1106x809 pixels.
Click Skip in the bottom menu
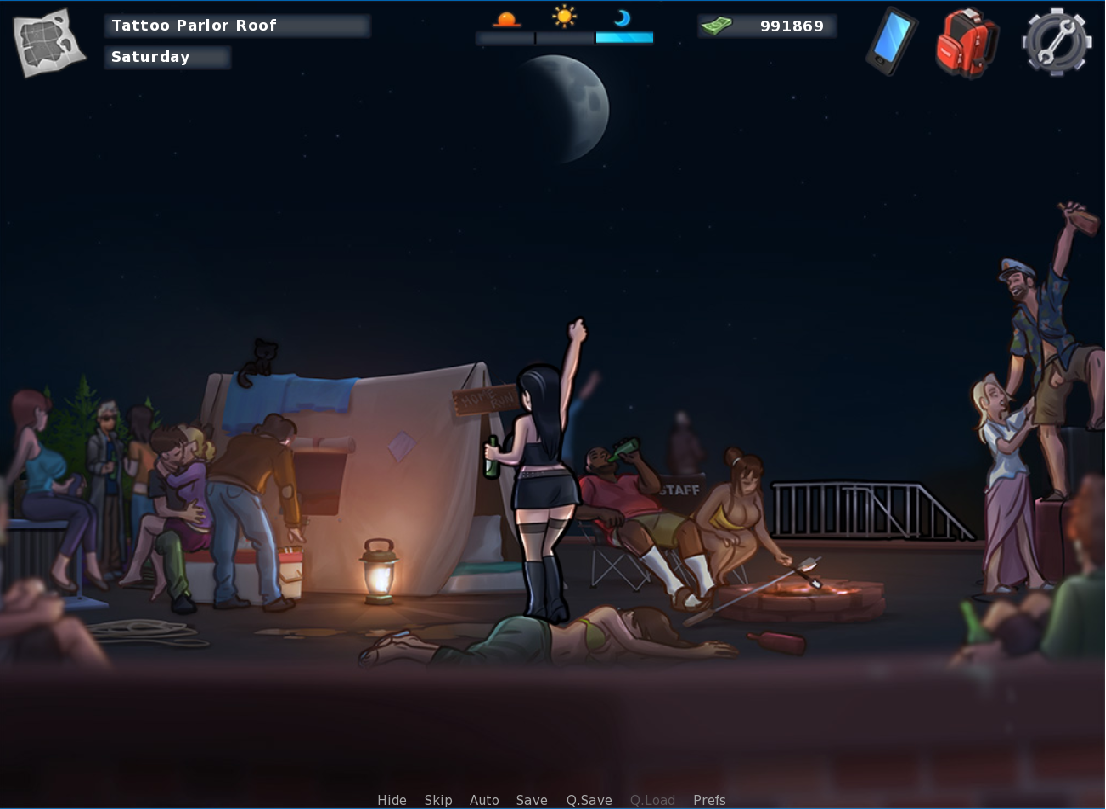pos(438,800)
